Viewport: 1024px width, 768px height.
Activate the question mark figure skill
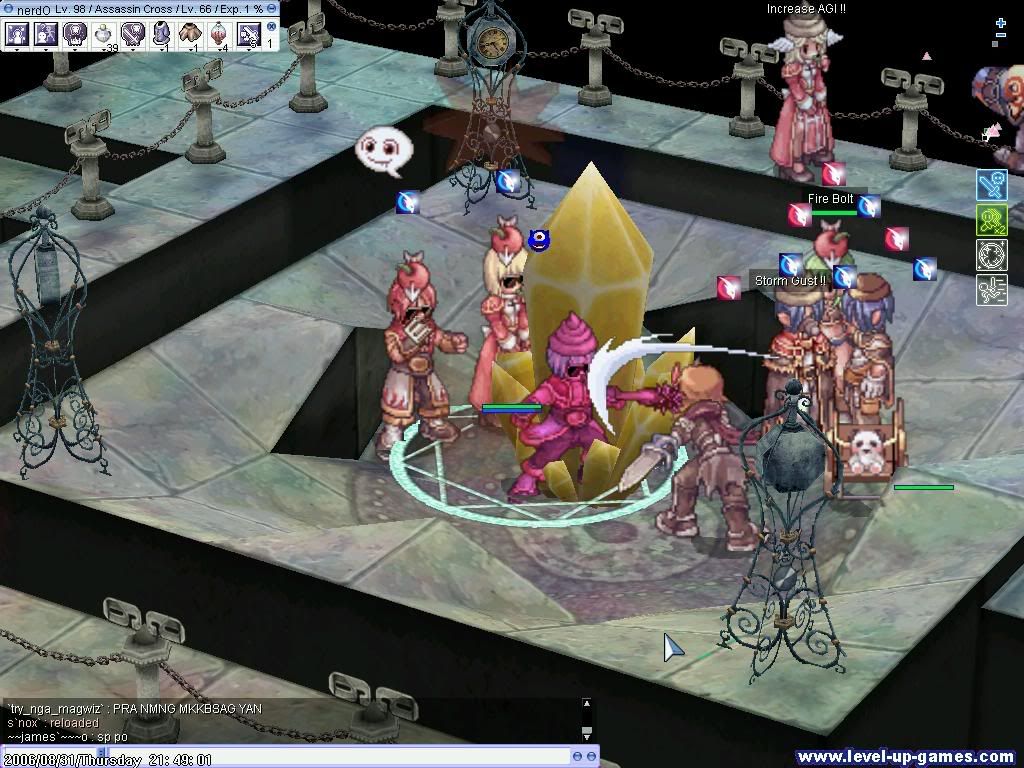click(45, 34)
